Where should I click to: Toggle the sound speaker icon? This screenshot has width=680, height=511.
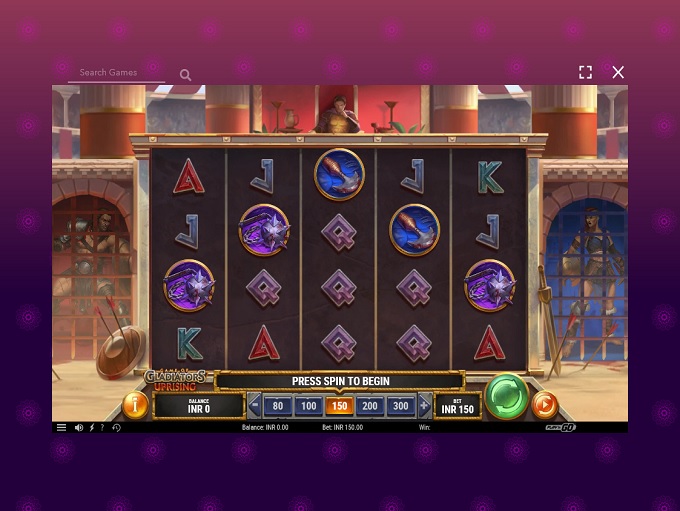pyautogui.click(x=79, y=428)
